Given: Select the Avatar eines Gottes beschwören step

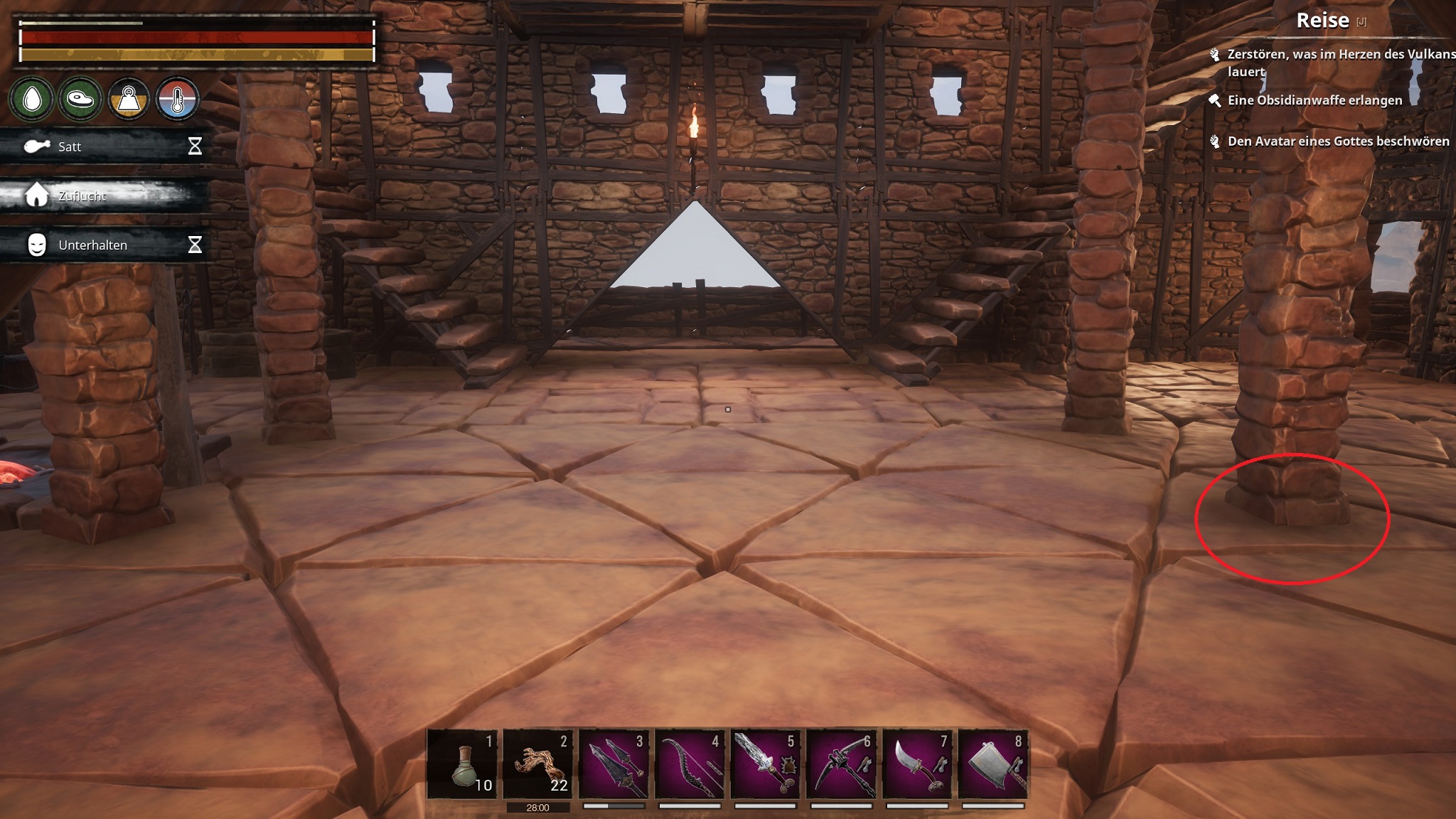Looking at the screenshot, I should pos(1337,141).
